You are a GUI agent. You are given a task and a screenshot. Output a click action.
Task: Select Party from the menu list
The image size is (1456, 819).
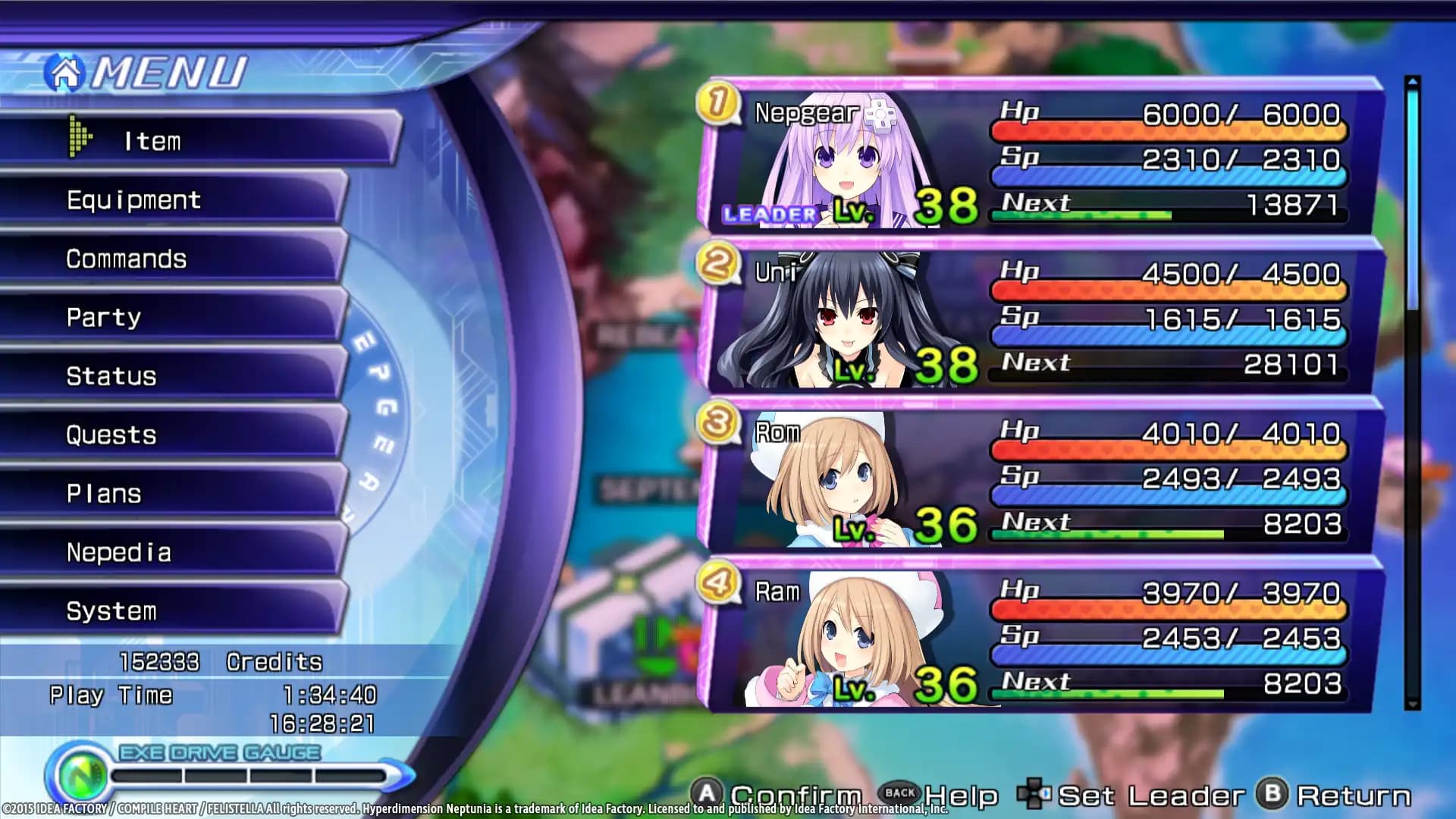[104, 317]
